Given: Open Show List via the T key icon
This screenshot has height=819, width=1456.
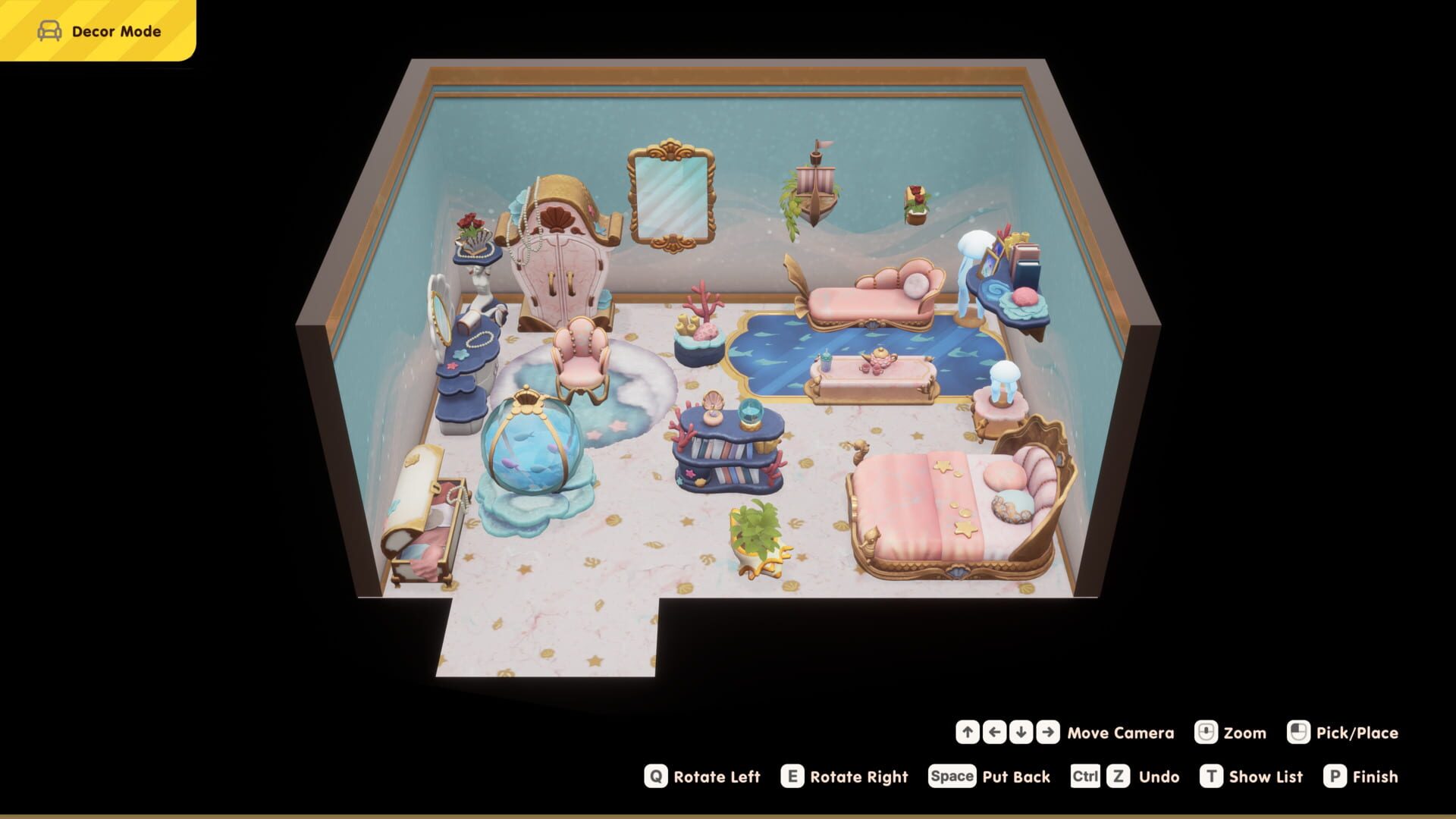Looking at the screenshot, I should pyautogui.click(x=1212, y=777).
